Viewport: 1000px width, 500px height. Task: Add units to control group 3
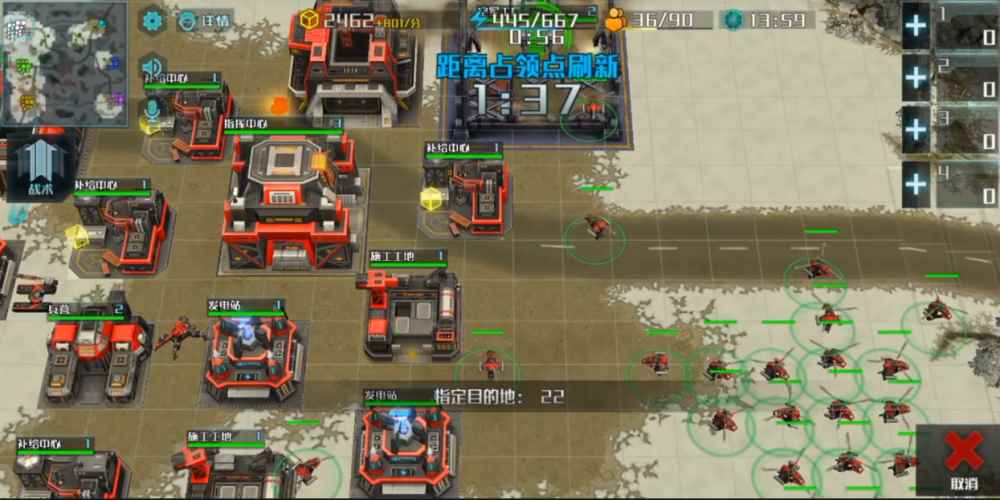916,130
